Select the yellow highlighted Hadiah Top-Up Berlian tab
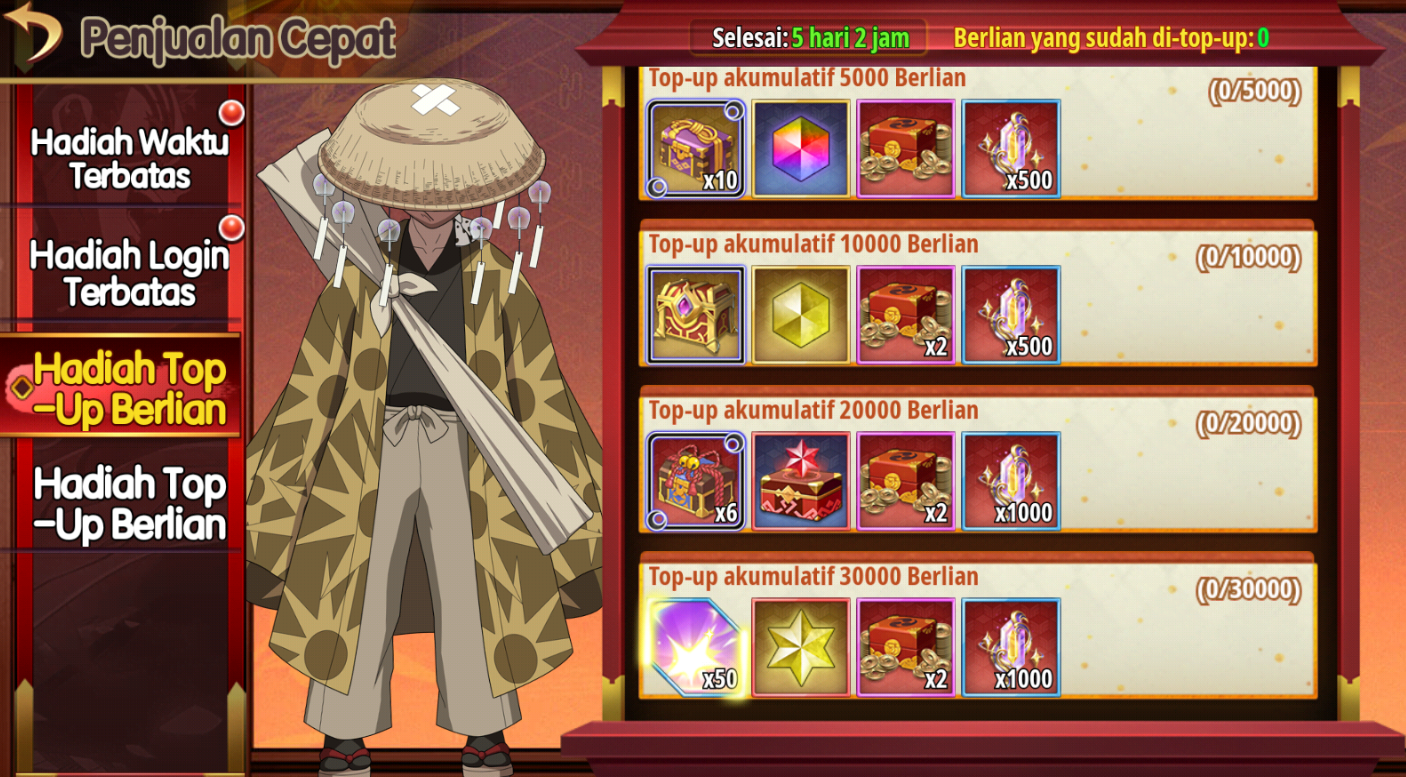 pyautogui.click(x=129, y=390)
